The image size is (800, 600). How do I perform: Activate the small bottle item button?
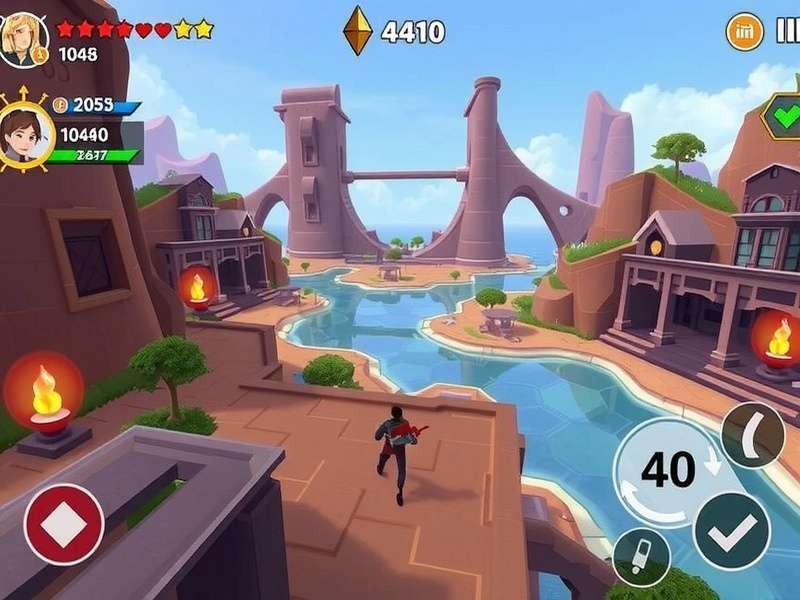[640, 556]
